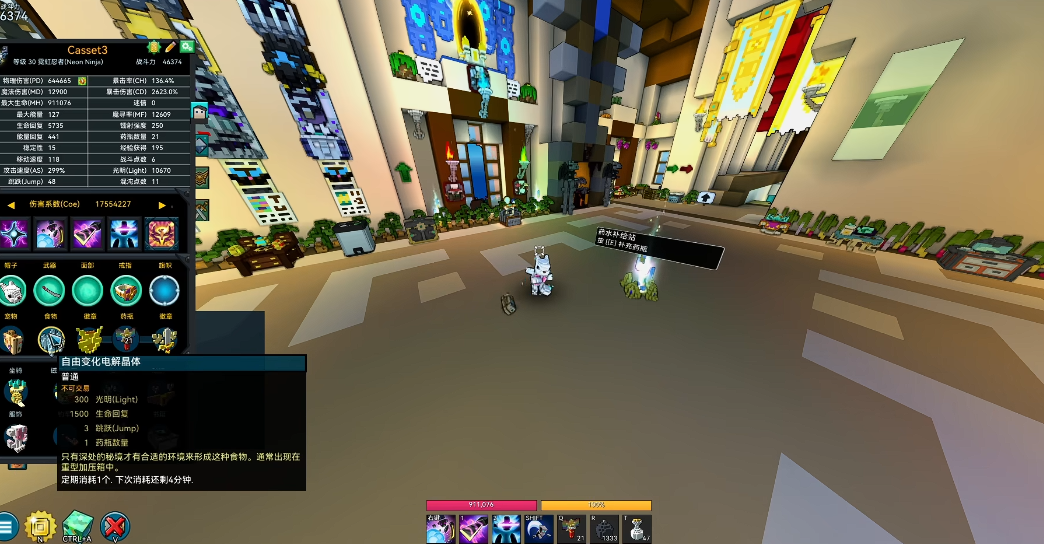The height and width of the screenshot is (544, 1044).
Task: Click the gold gear badge button labeled N
Action: click(39, 526)
